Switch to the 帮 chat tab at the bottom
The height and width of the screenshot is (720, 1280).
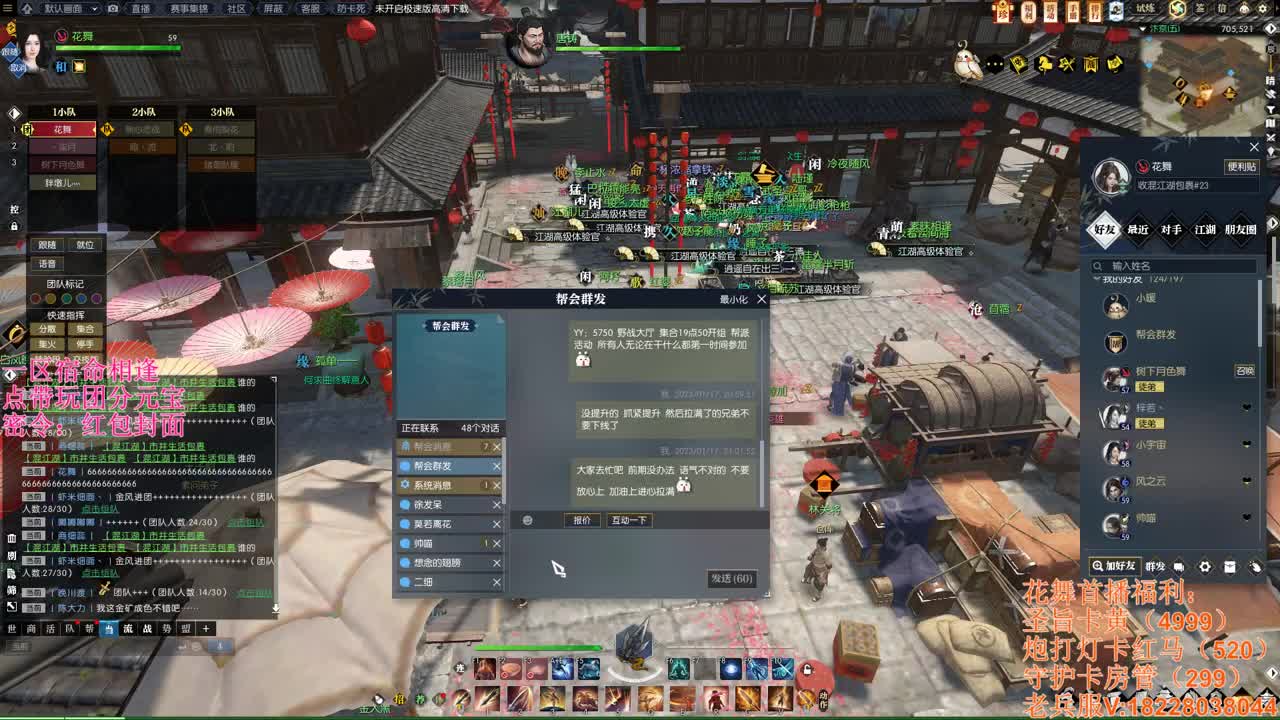(89, 629)
